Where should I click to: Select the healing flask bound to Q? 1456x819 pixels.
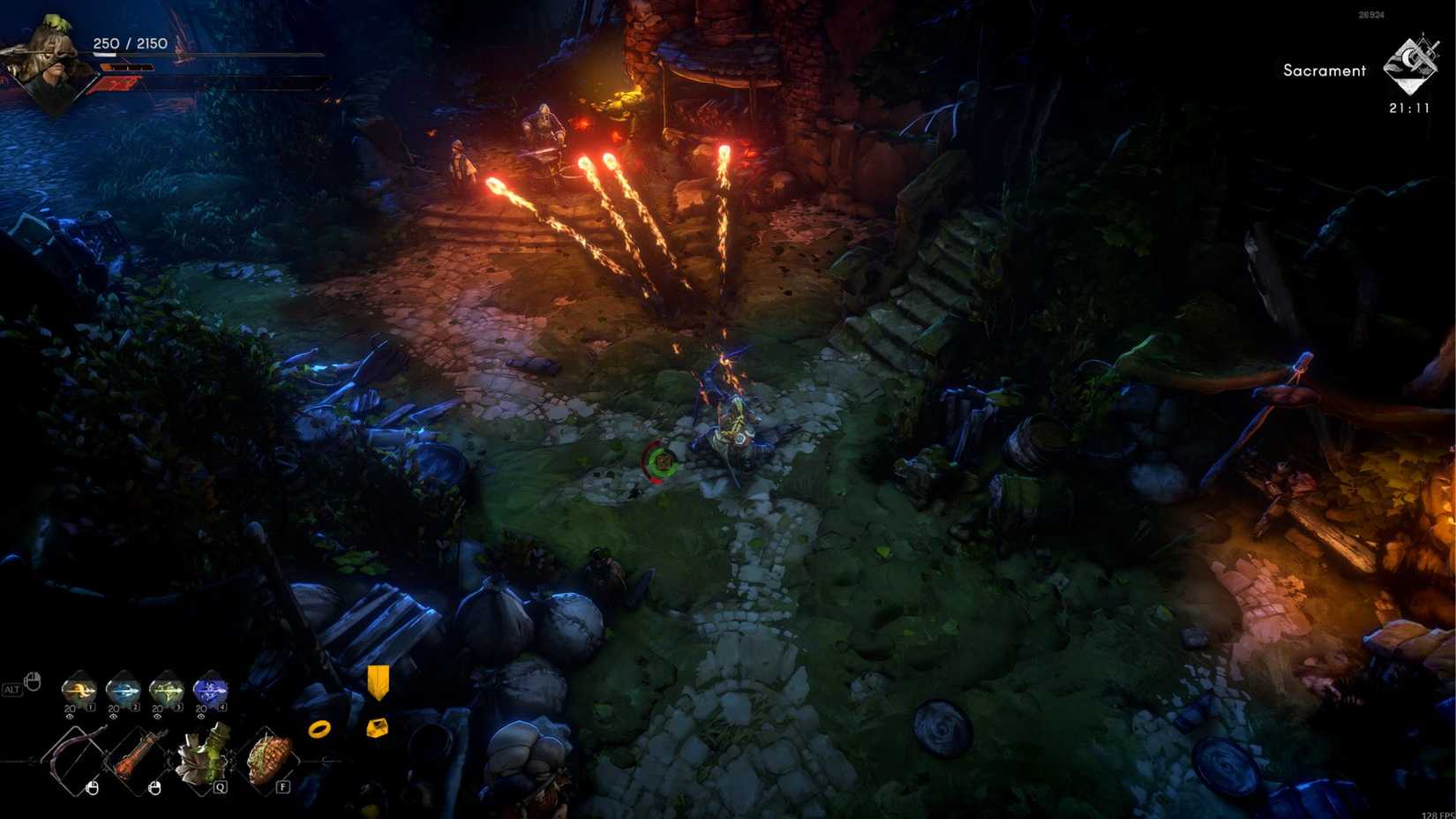(199, 758)
